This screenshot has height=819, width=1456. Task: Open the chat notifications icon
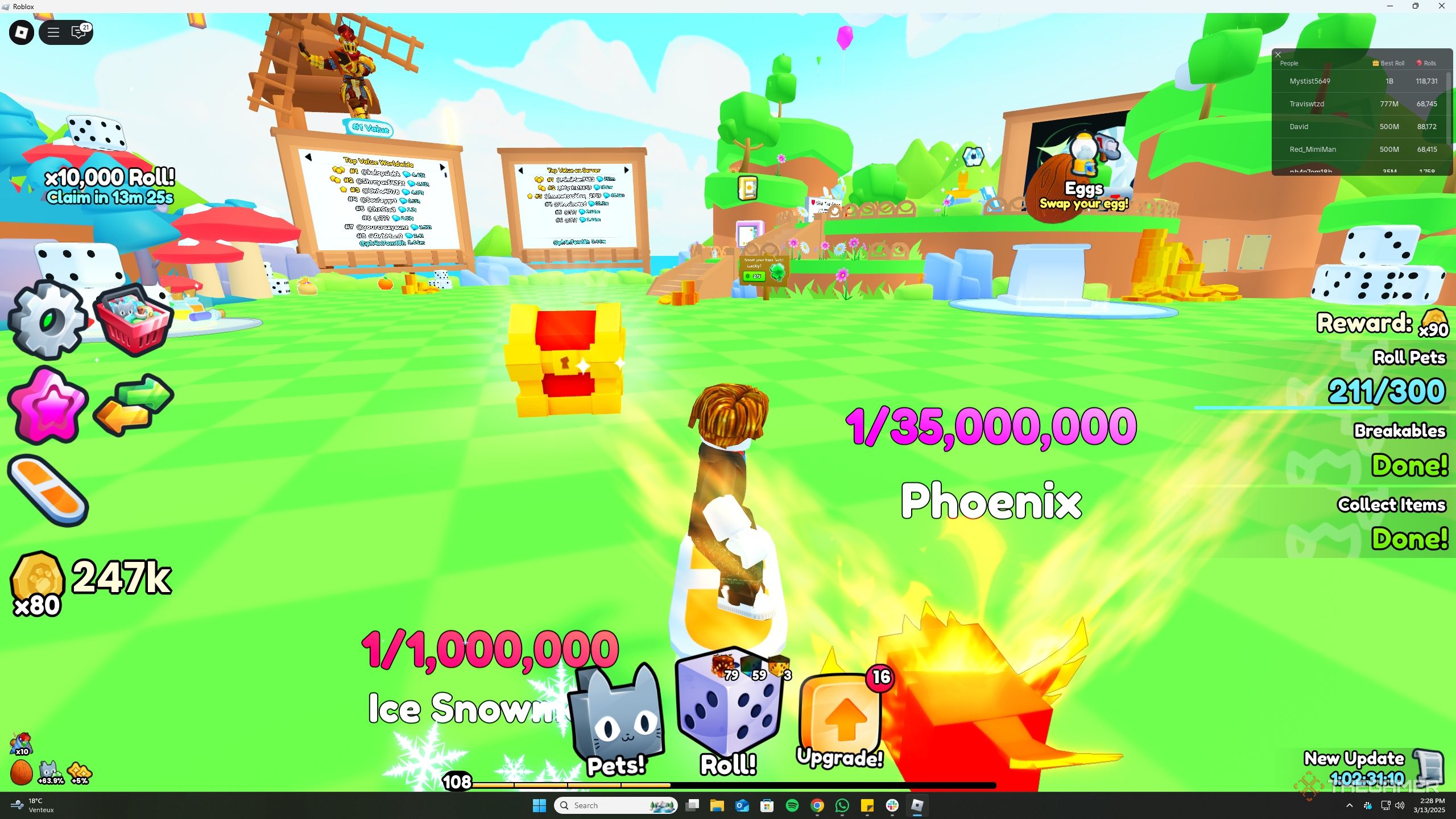click(x=79, y=32)
